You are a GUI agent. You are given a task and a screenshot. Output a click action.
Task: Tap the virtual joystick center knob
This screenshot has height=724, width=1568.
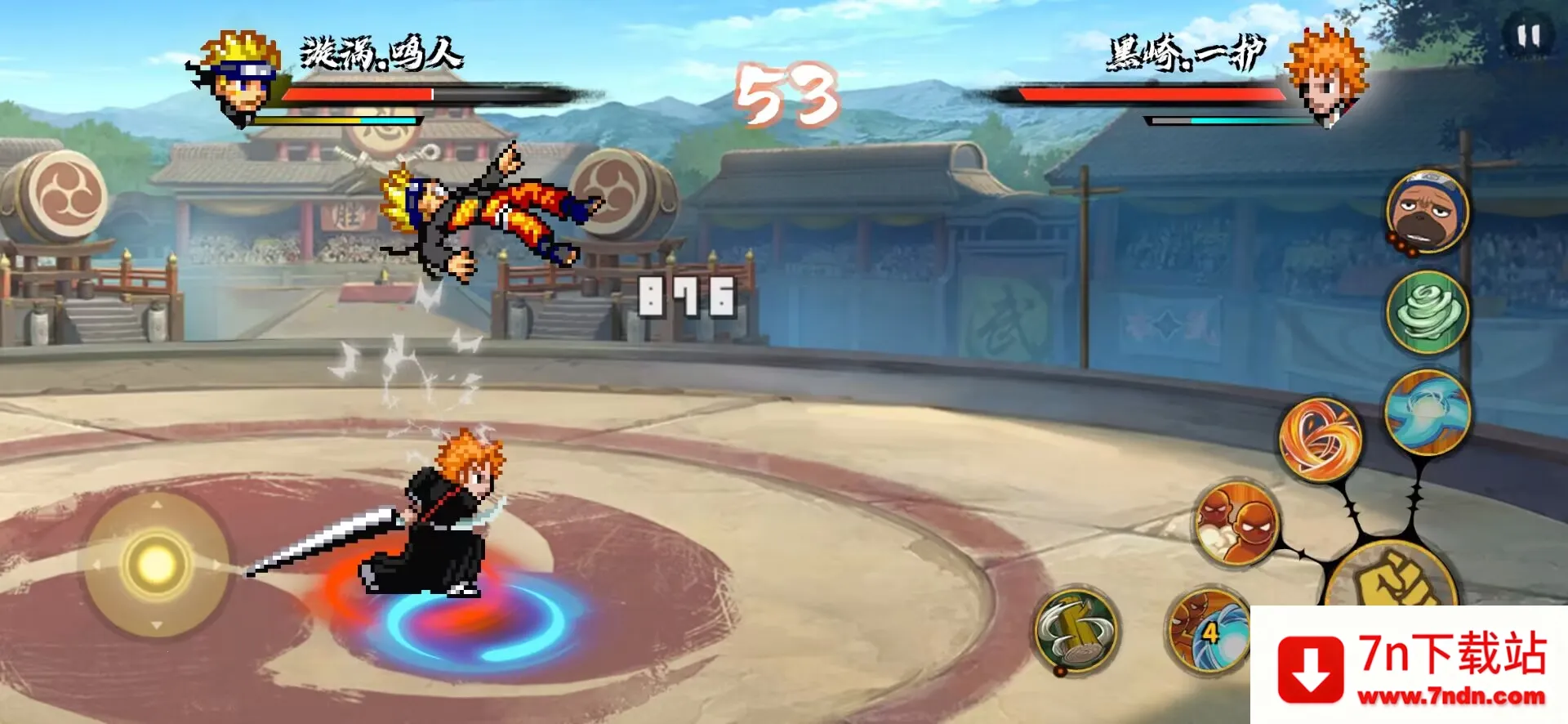pos(156,564)
